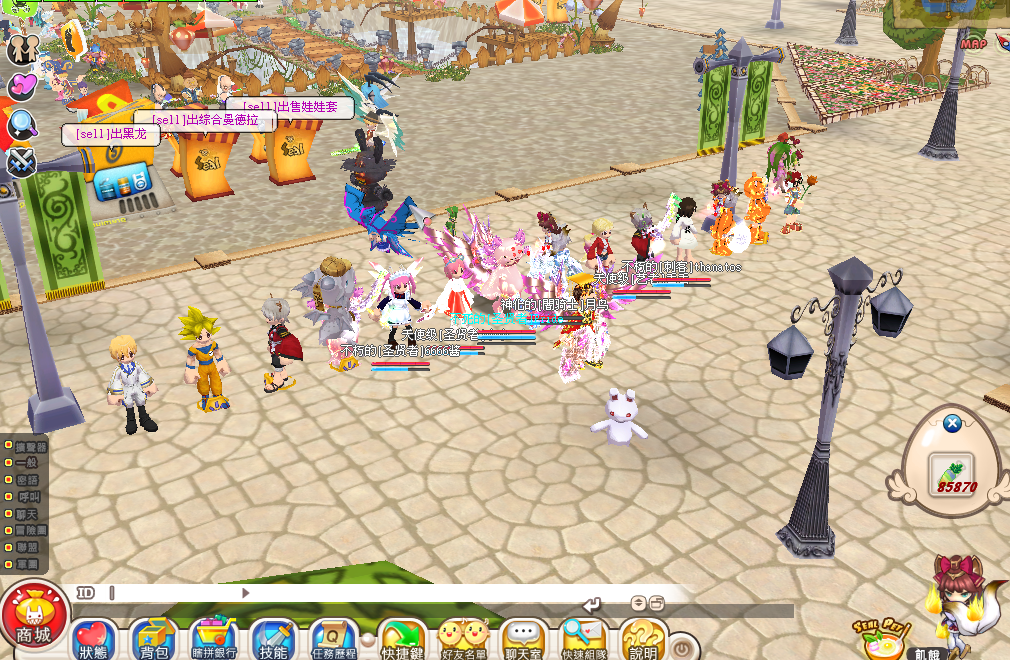Toggle the 密語 whisper chat filter

click(24, 480)
